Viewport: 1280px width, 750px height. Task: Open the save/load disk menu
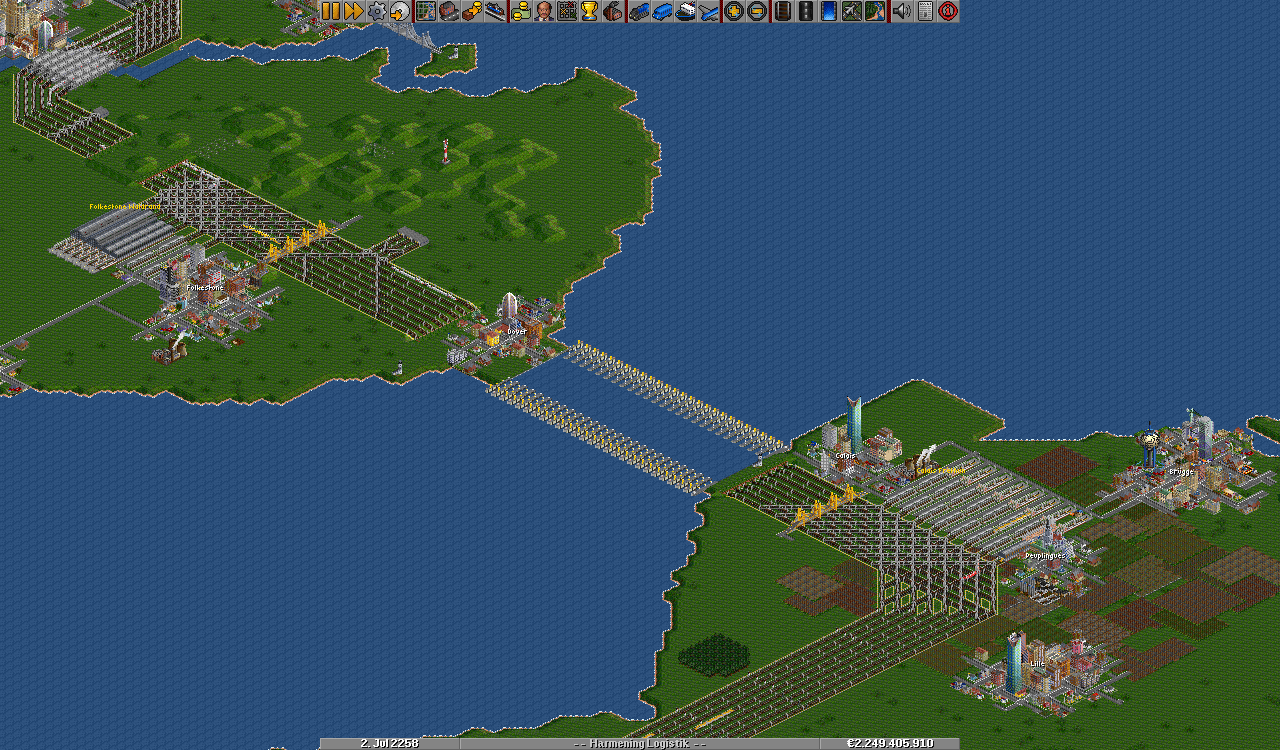click(400, 11)
